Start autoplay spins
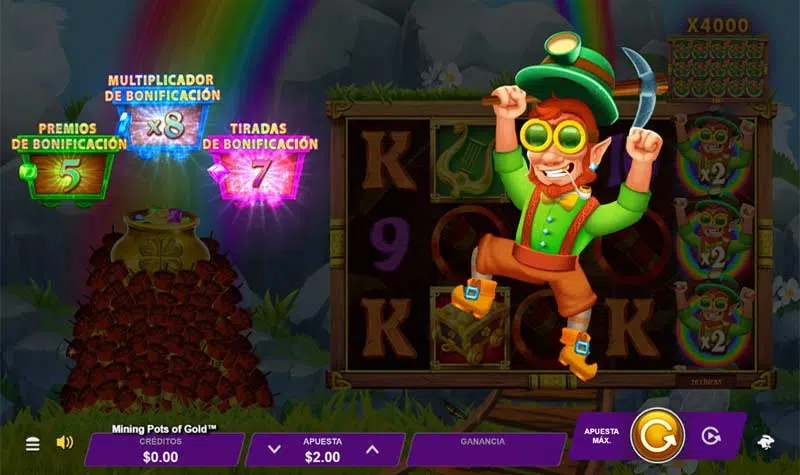 [711, 436]
